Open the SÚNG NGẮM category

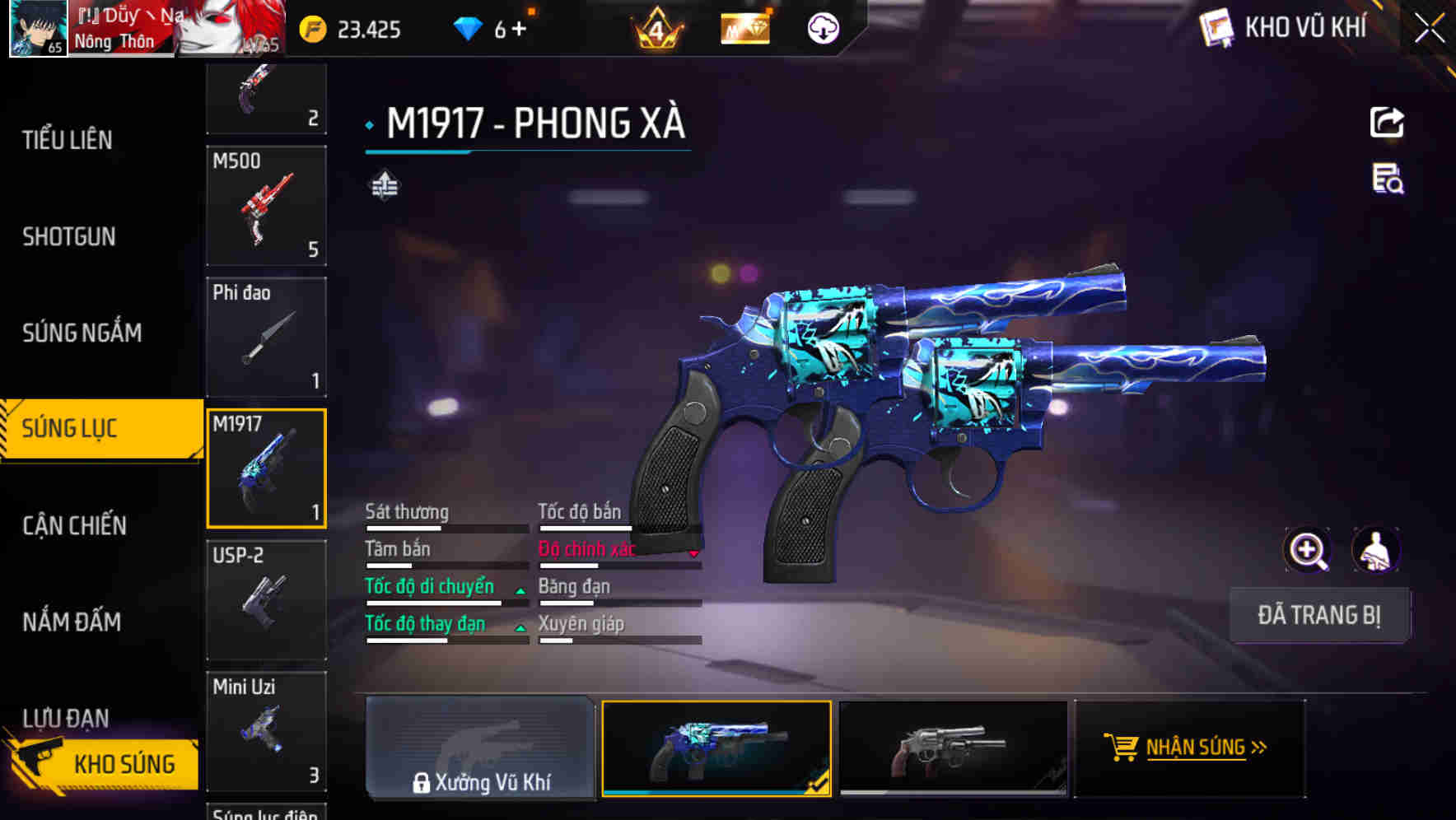point(81,333)
